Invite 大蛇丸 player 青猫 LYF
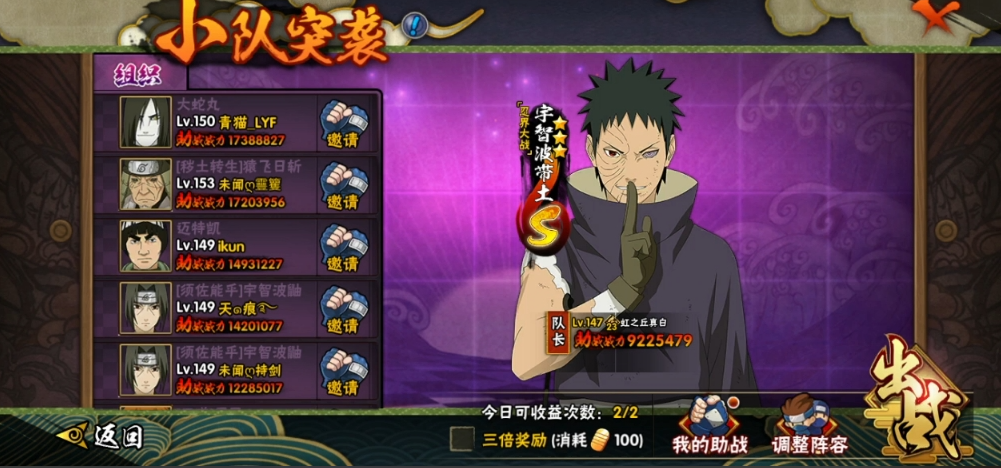Image resolution: width=1001 pixels, height=468 pixels. coord(344,124)
